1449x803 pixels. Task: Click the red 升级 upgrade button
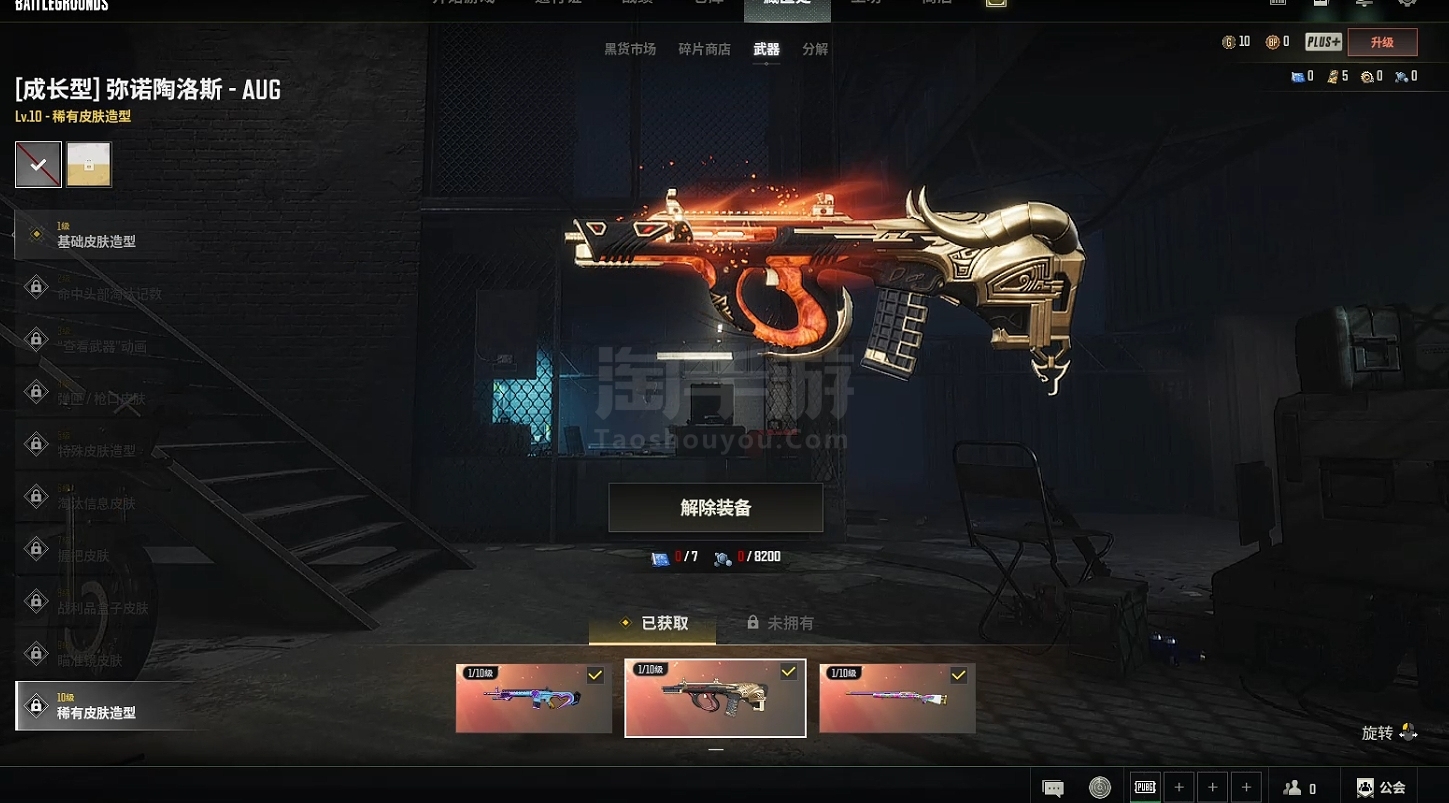click(x=1382, y=42)
